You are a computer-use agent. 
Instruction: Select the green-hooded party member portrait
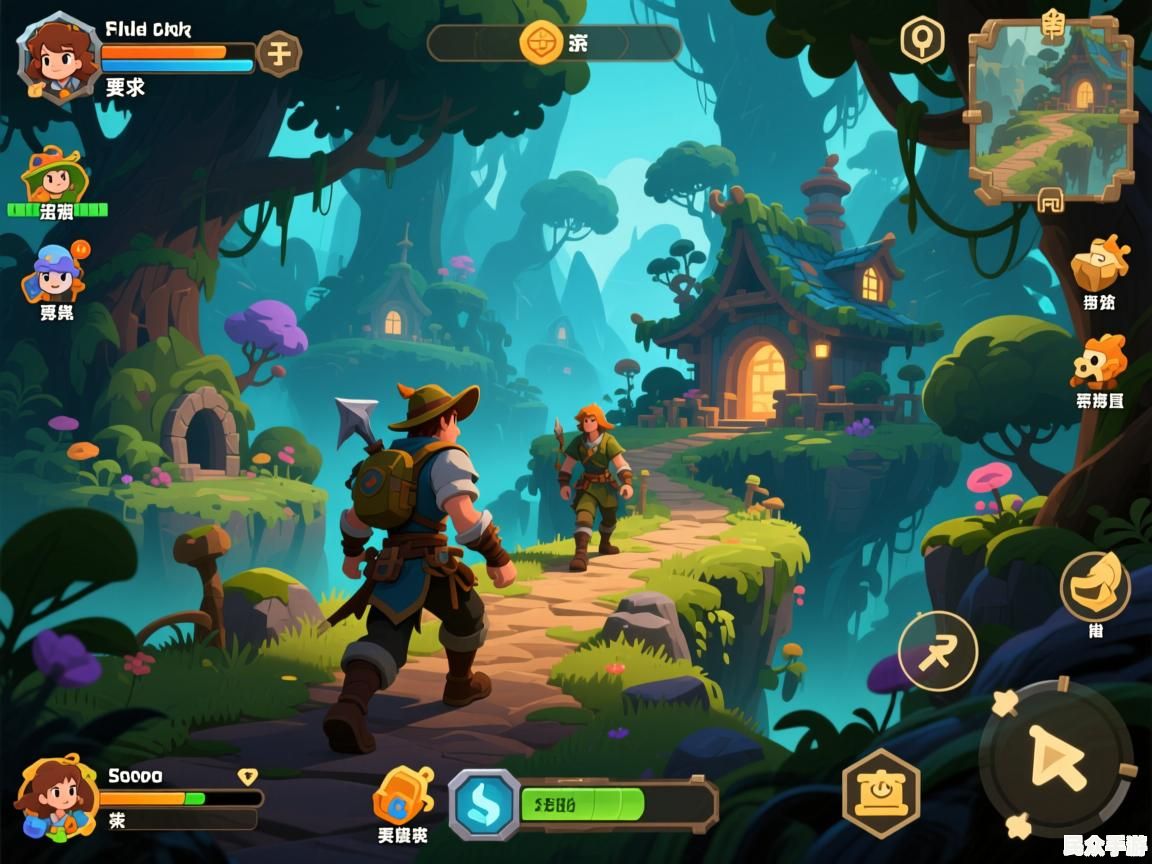55,179
